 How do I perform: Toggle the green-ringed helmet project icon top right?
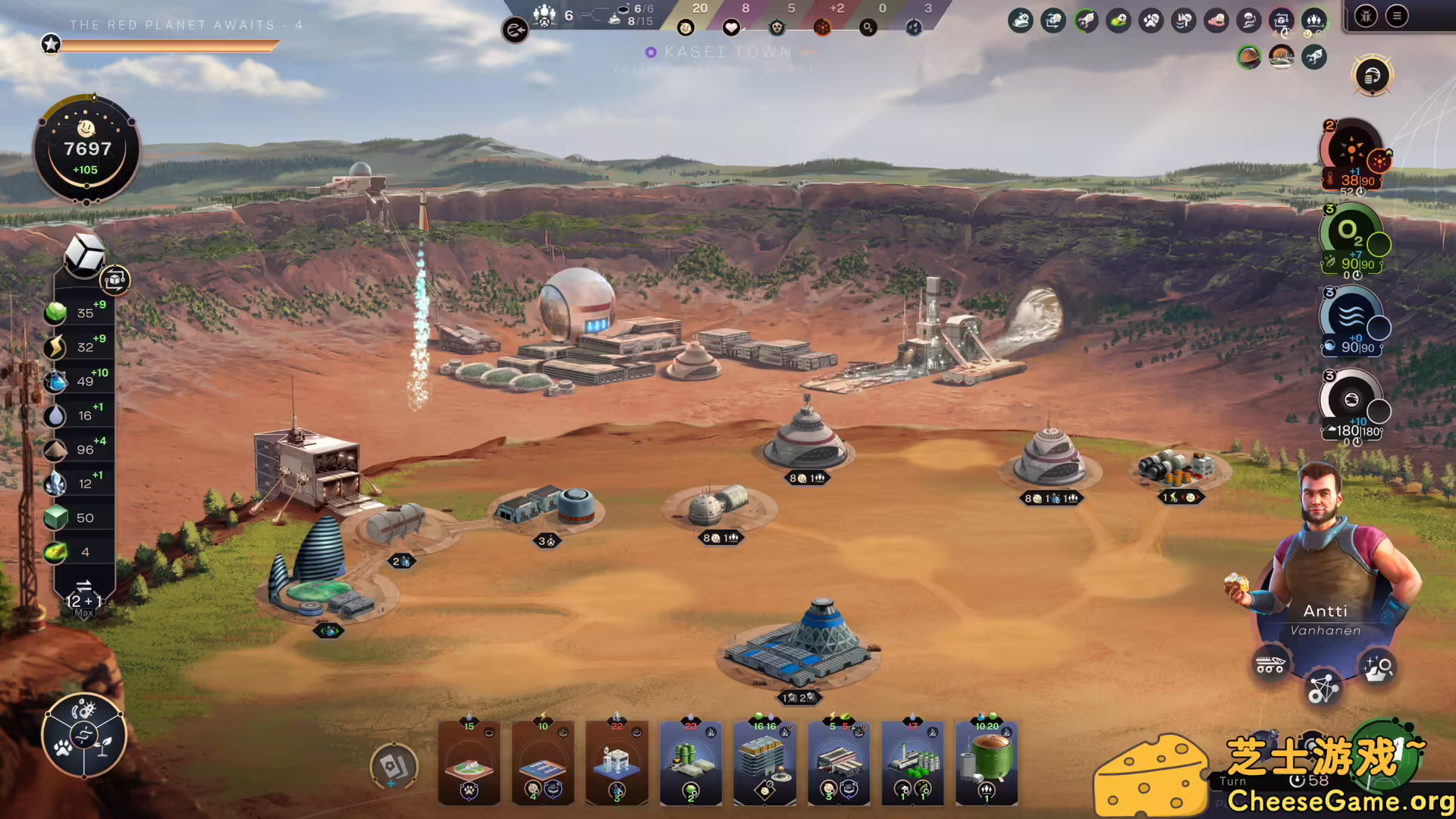[x=1249, y=57]
